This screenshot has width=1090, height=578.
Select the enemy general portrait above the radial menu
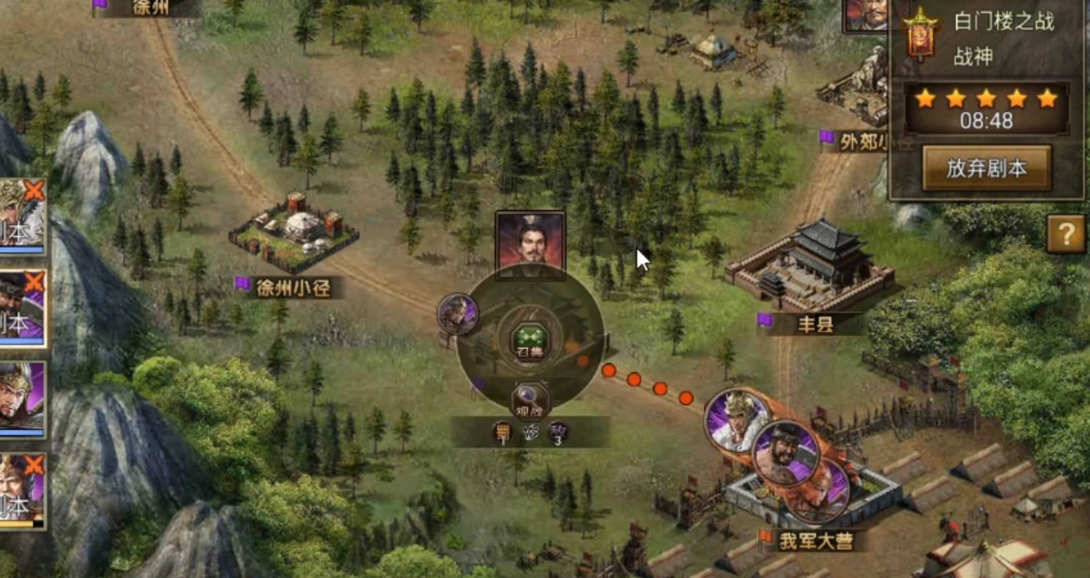pyautogui.click(x=530, y=242)
